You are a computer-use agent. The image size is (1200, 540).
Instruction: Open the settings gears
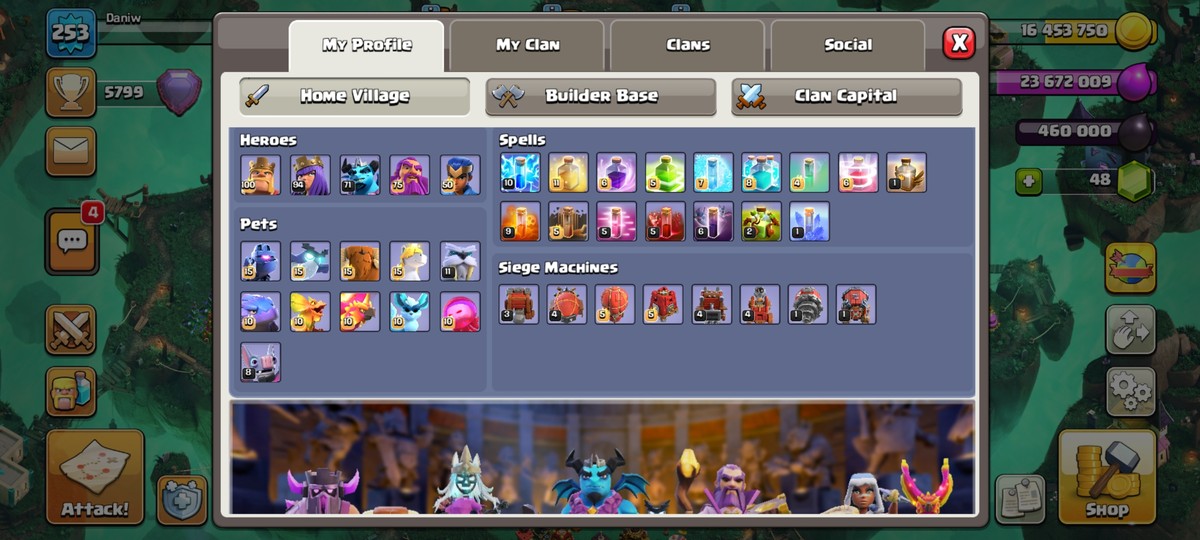click(x=1130, y=391)
